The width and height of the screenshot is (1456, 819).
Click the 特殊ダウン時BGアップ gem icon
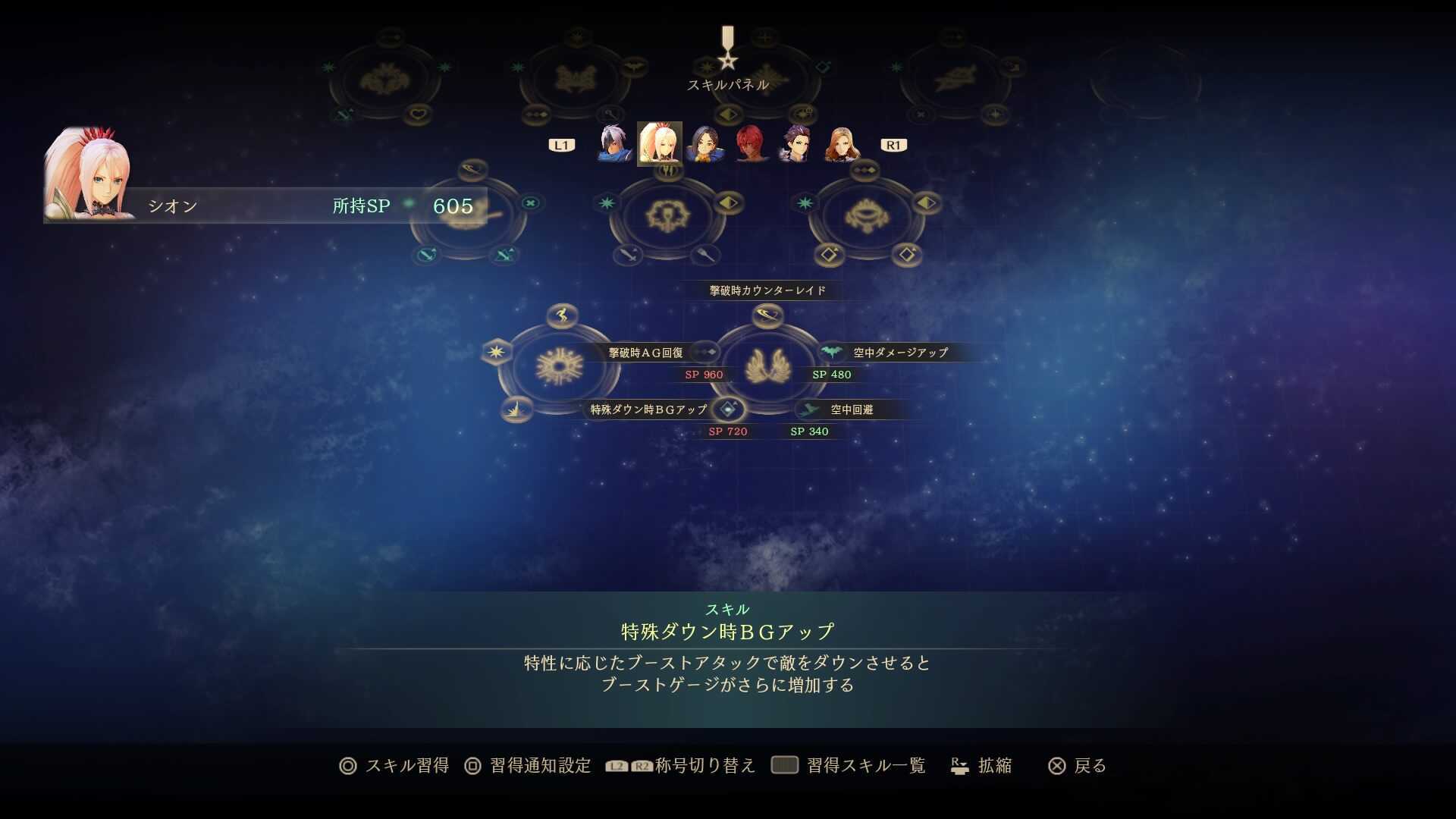[x=727, y=409]
